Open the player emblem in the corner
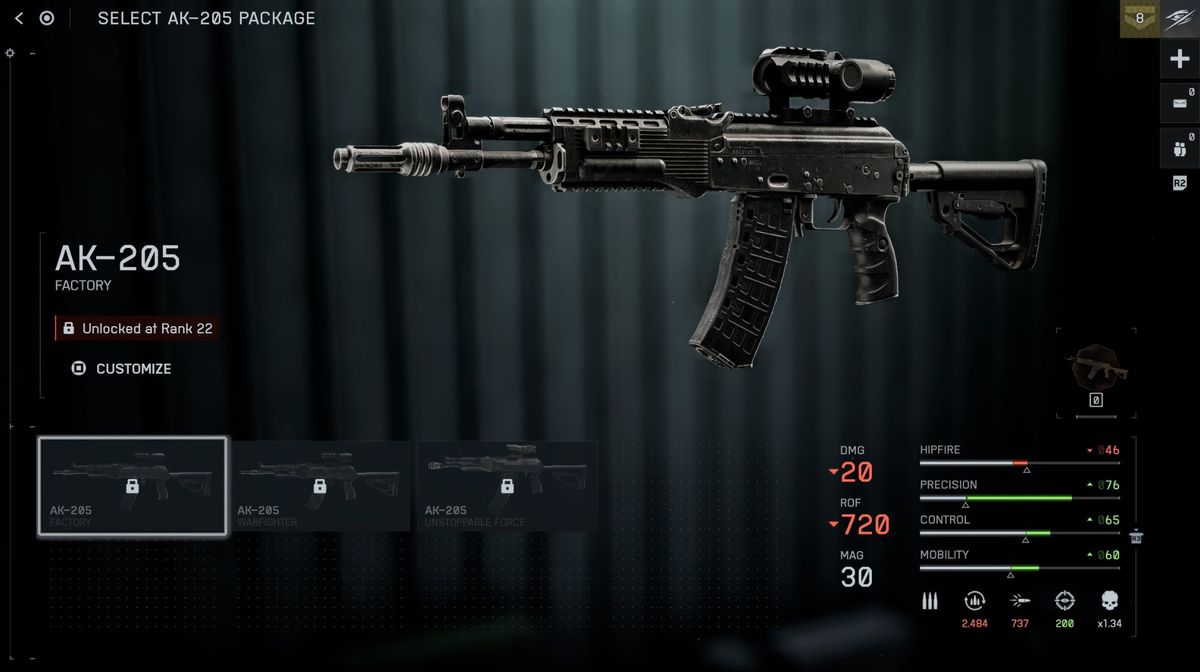 (1180, 18)
